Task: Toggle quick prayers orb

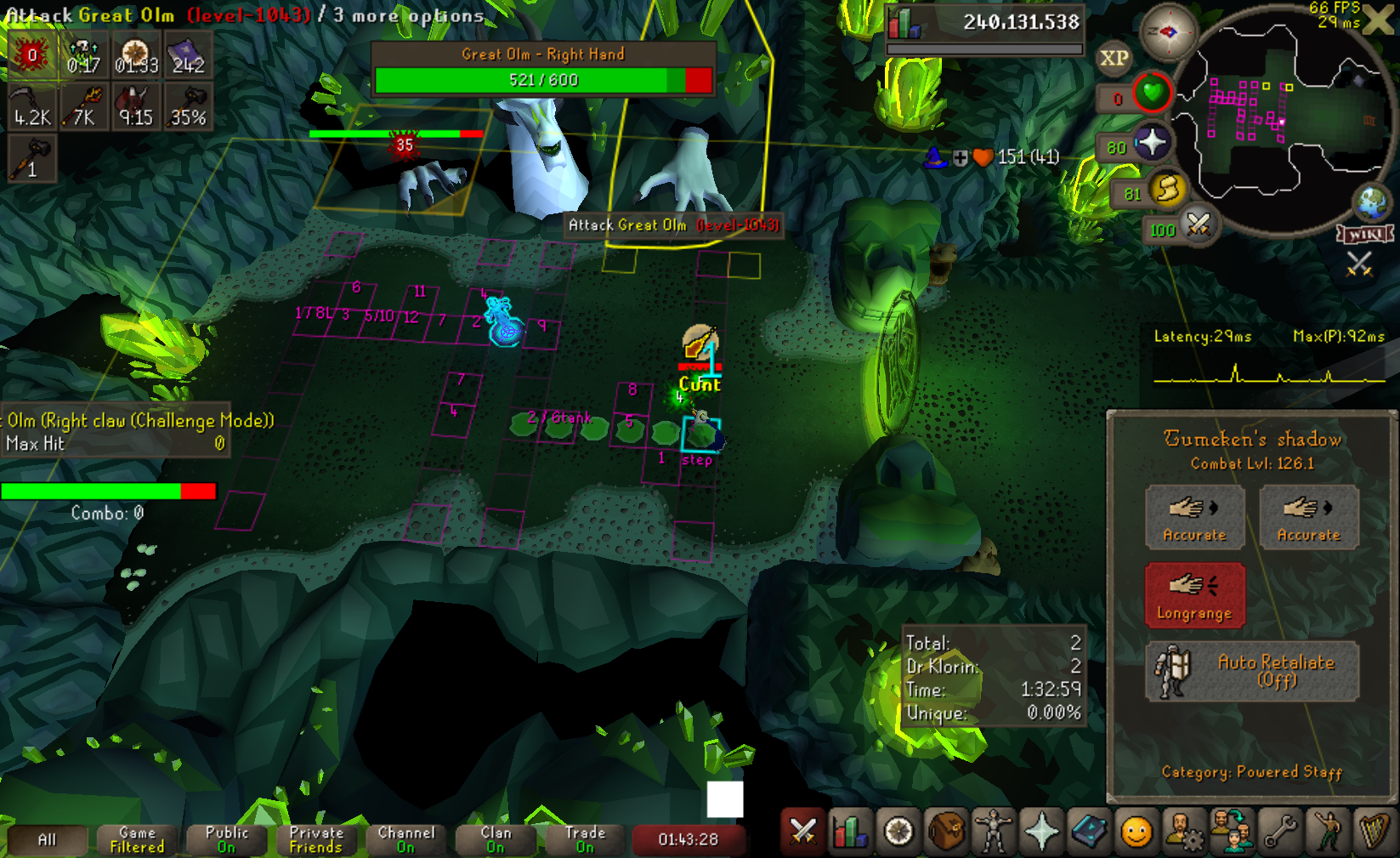Action: [x=1152, y=143]
